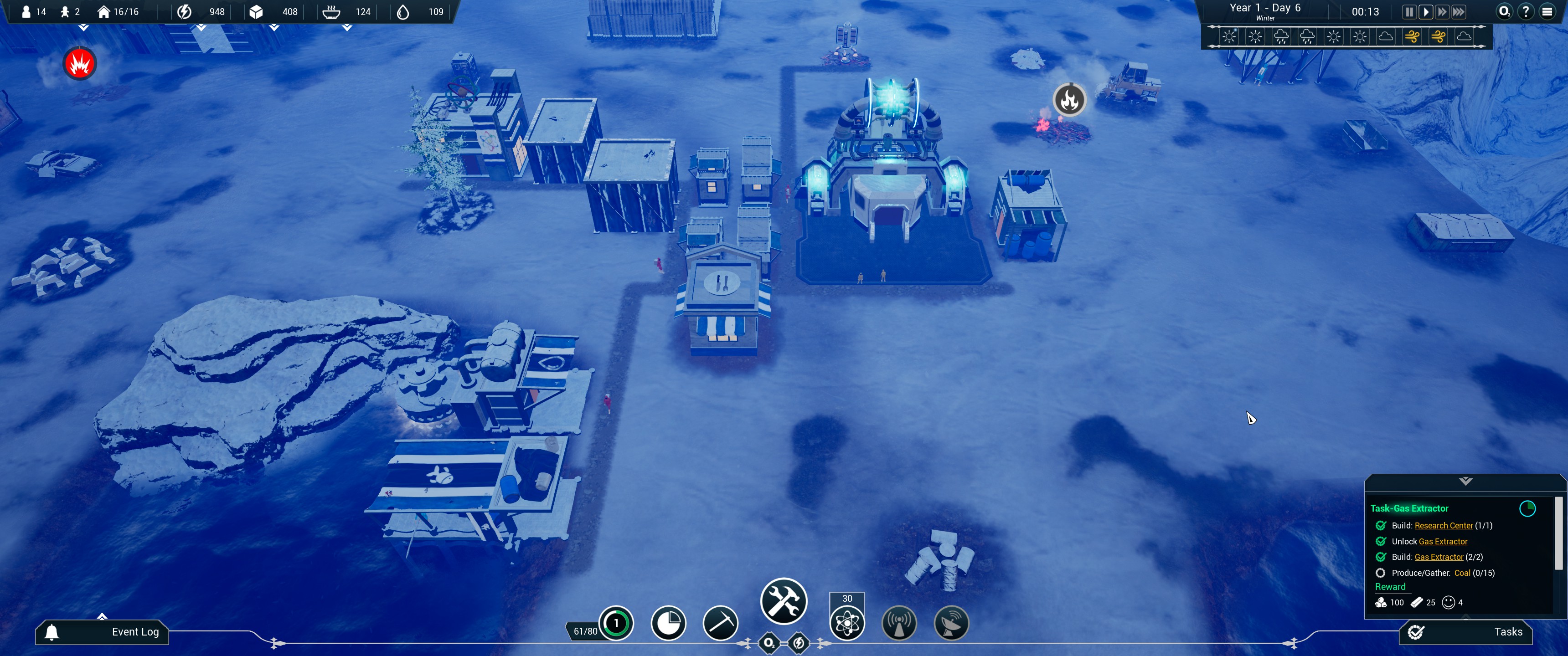This screenshot has height=656, width=1568.
Task: Switch to triple fast-forward speed
Action: (1459, 12)
